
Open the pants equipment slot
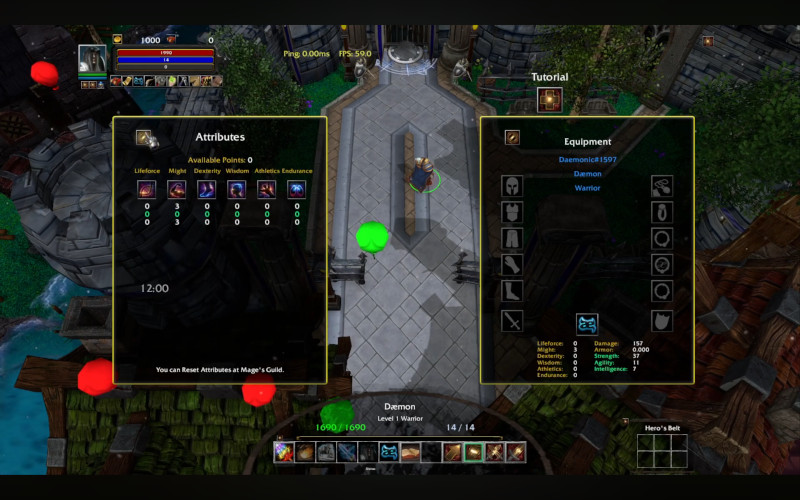point(512,239)
